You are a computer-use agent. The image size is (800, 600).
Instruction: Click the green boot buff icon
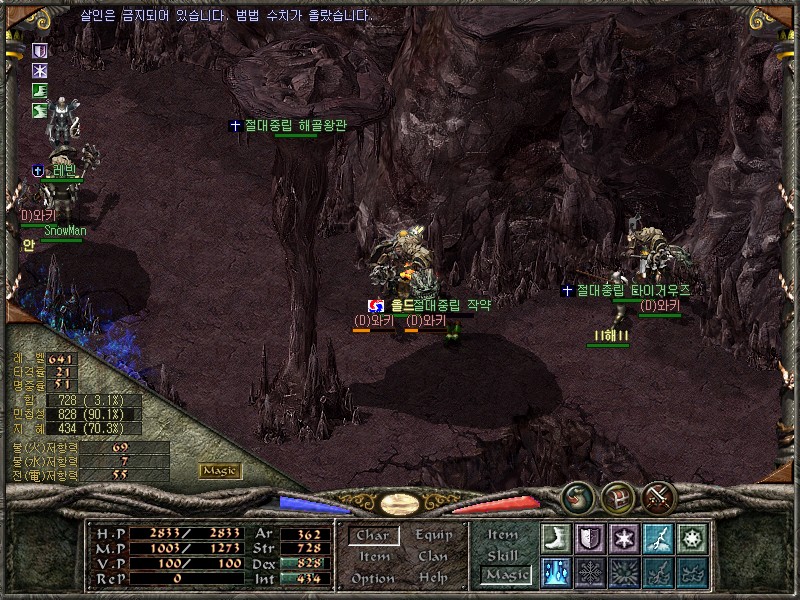click(x=40, y=91)
